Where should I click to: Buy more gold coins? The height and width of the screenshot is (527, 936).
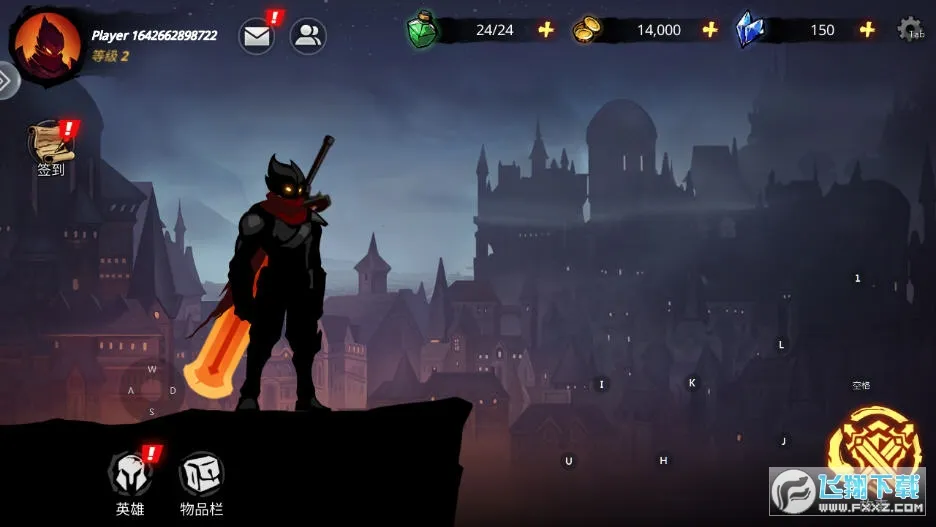(x=710, y=30)
